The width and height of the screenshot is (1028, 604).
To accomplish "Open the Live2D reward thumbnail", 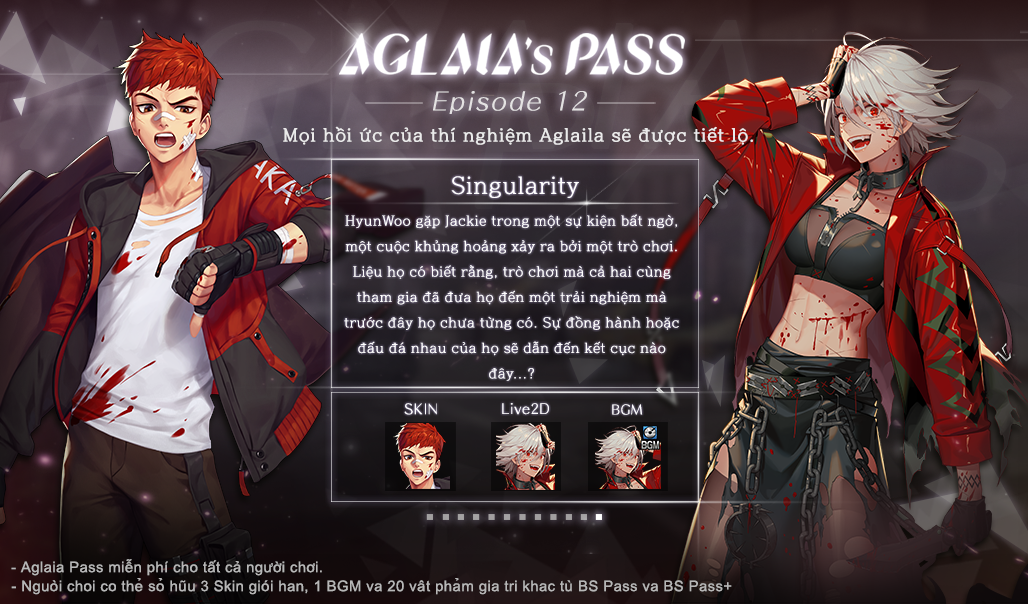I will coord(525,456).
